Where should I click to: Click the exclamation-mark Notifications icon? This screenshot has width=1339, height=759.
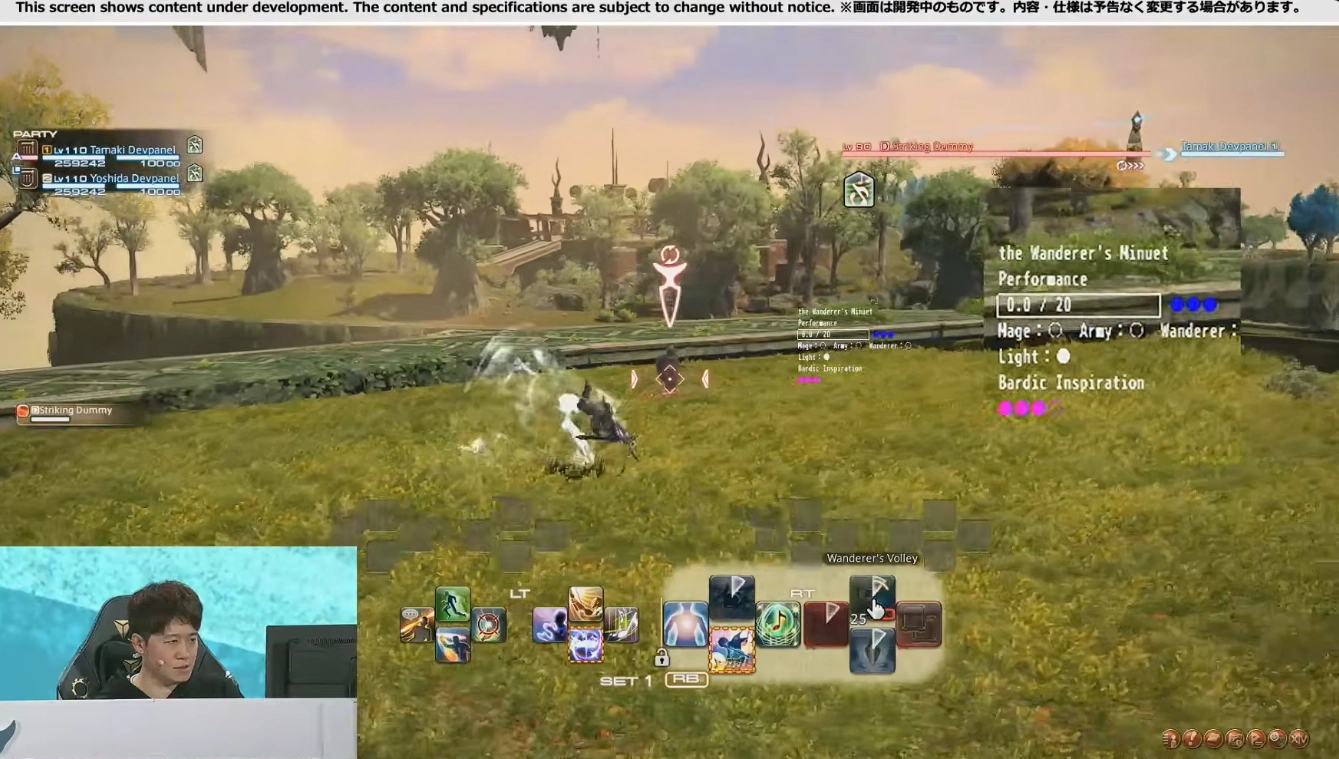[1192, 739]
